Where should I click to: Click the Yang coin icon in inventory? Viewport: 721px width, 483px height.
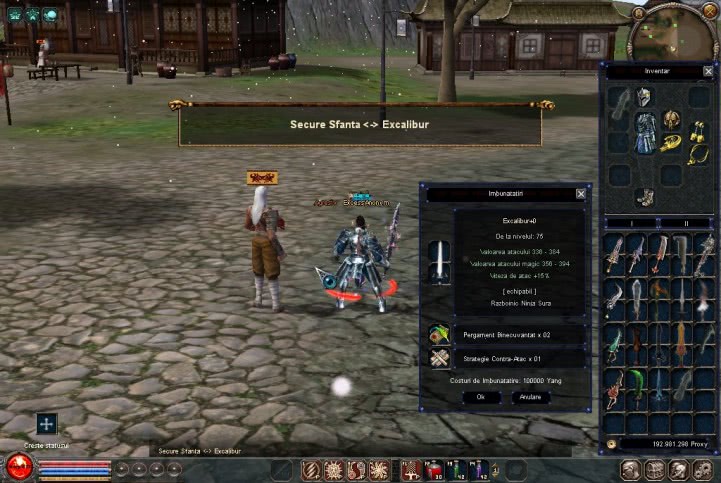611,443
